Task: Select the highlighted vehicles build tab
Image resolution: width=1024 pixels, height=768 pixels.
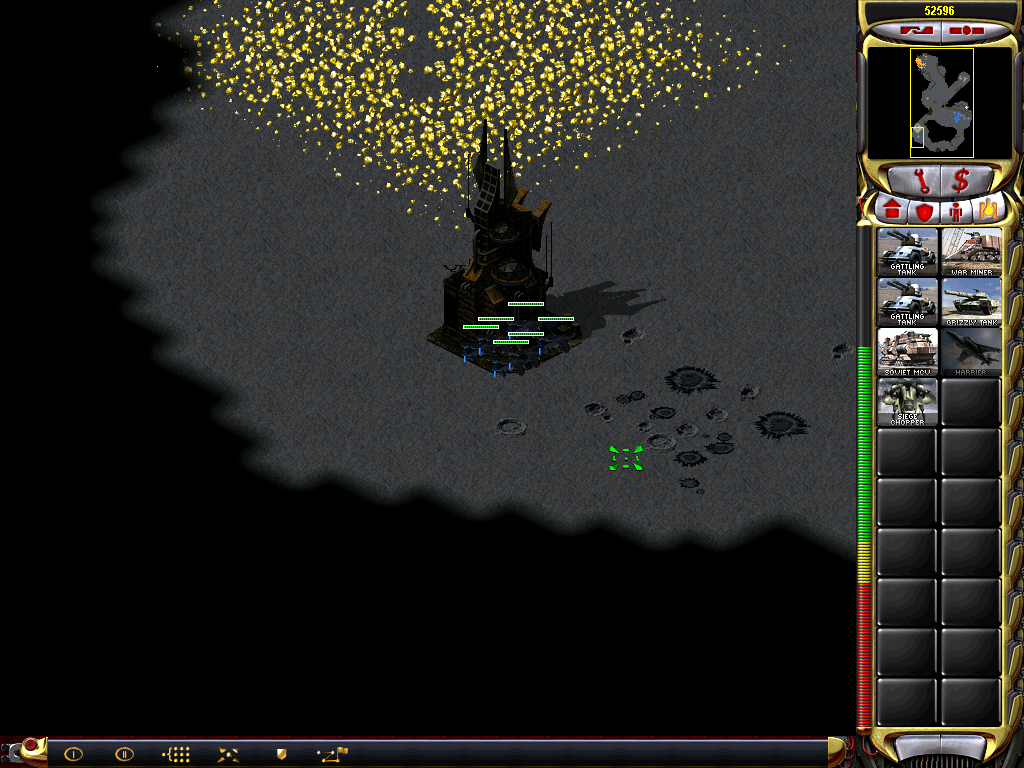Action: tap(988, 211)
